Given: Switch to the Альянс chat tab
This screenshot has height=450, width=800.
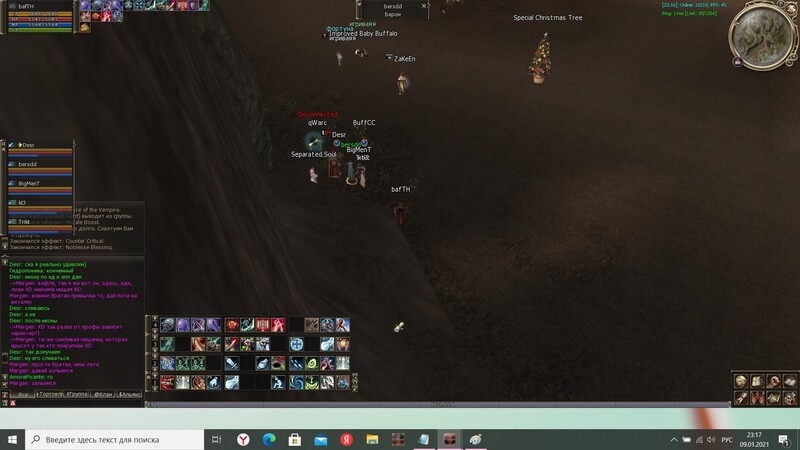Looking at the screenshot, I should point(131,395).
